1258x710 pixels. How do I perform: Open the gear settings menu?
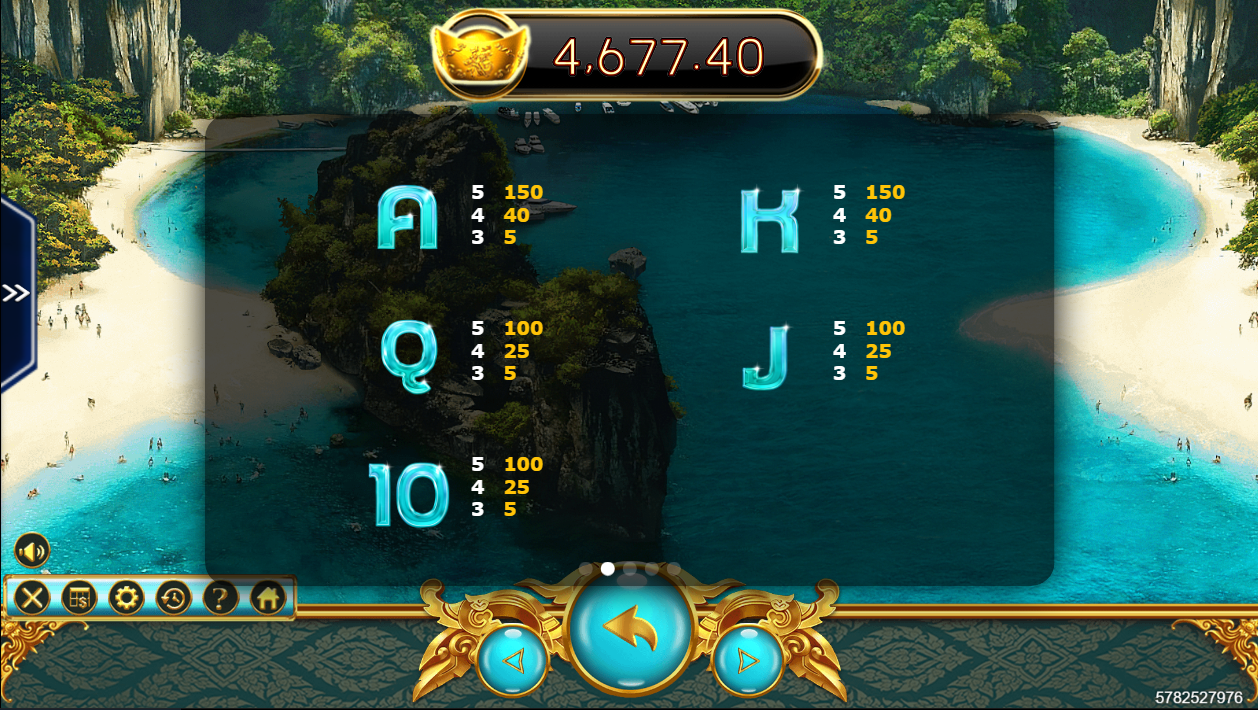pos(126,598)
